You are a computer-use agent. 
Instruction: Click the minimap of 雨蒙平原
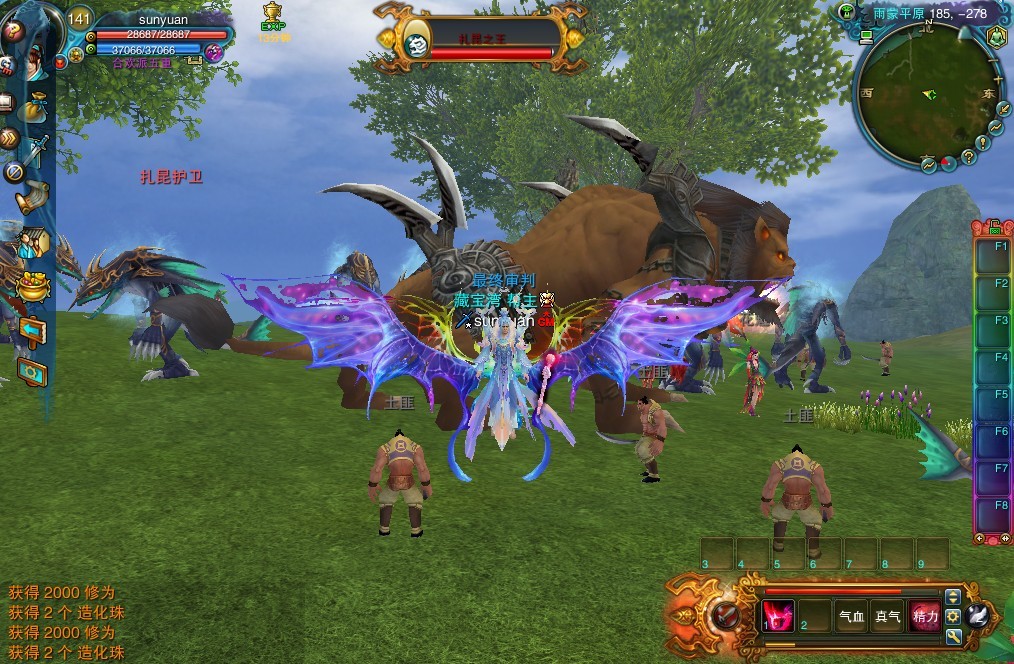tap(924, 95)
